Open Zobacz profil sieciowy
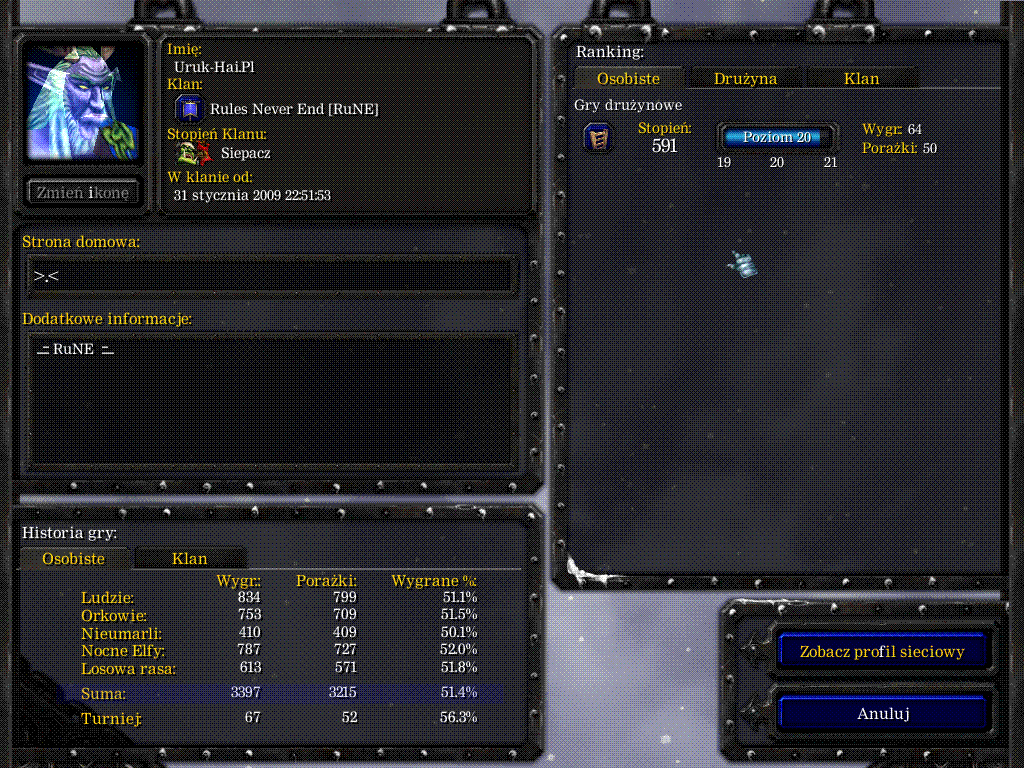 pyautogui.click(x=882, y=652)
